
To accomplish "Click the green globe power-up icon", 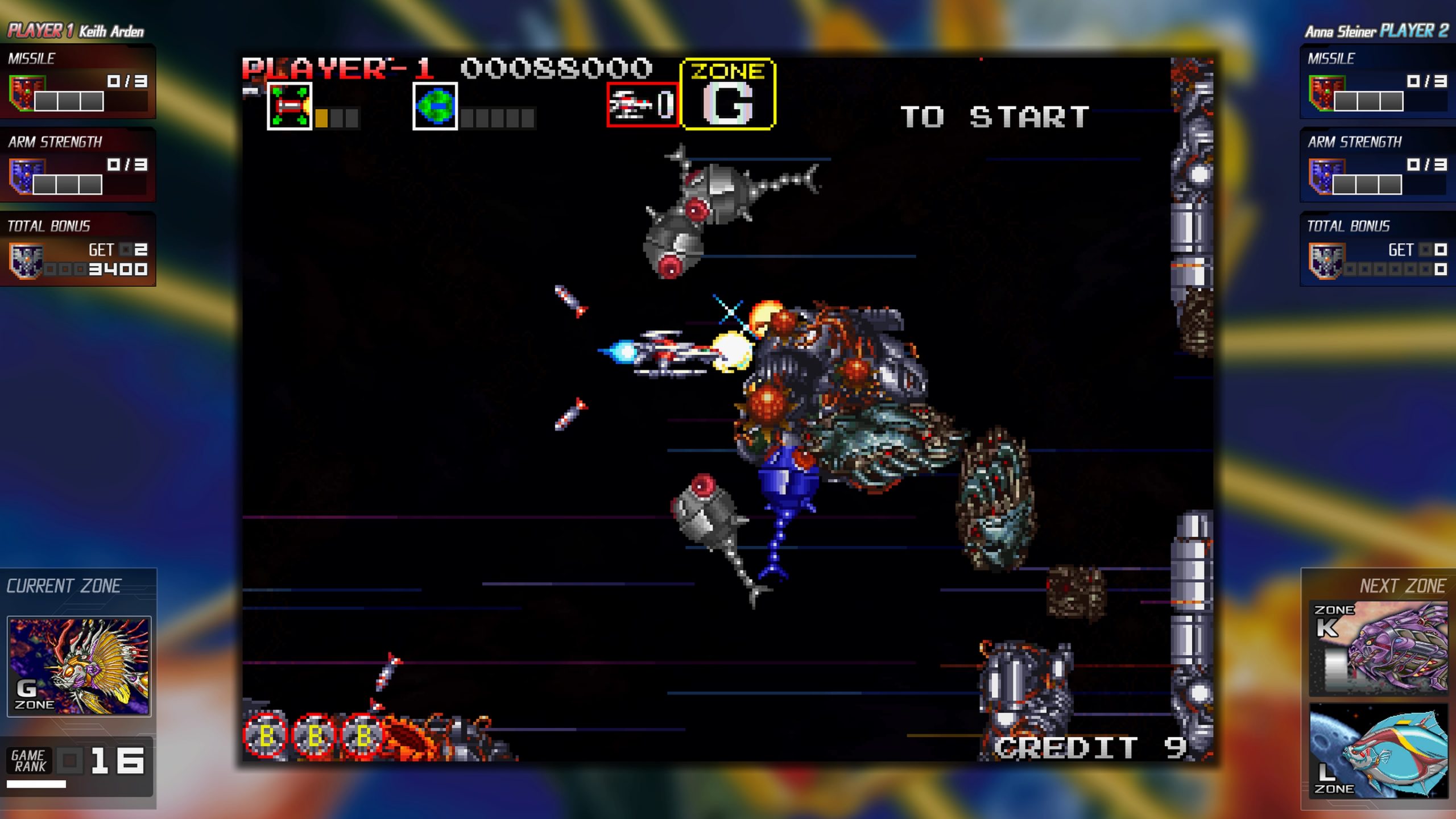I will pyautogui.click(x=435, y=106).
